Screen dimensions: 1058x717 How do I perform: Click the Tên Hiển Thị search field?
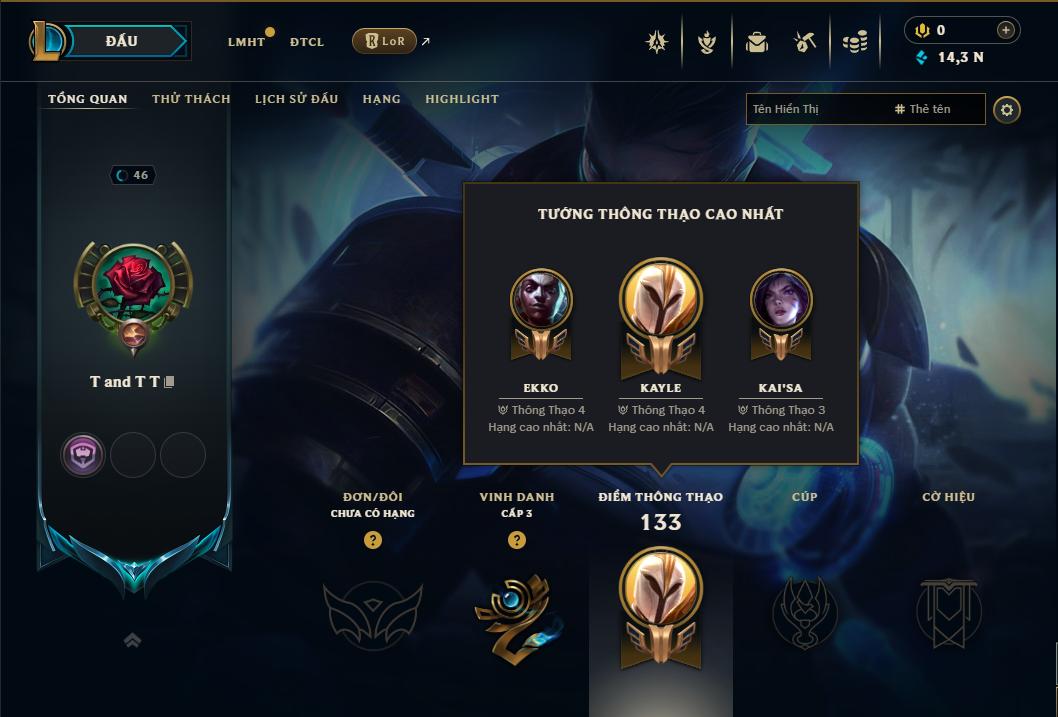click(815, 109)
